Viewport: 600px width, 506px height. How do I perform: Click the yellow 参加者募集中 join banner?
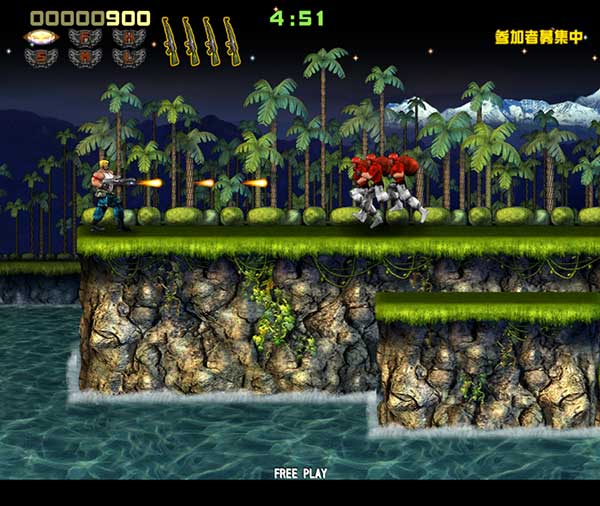coord(538,37)
